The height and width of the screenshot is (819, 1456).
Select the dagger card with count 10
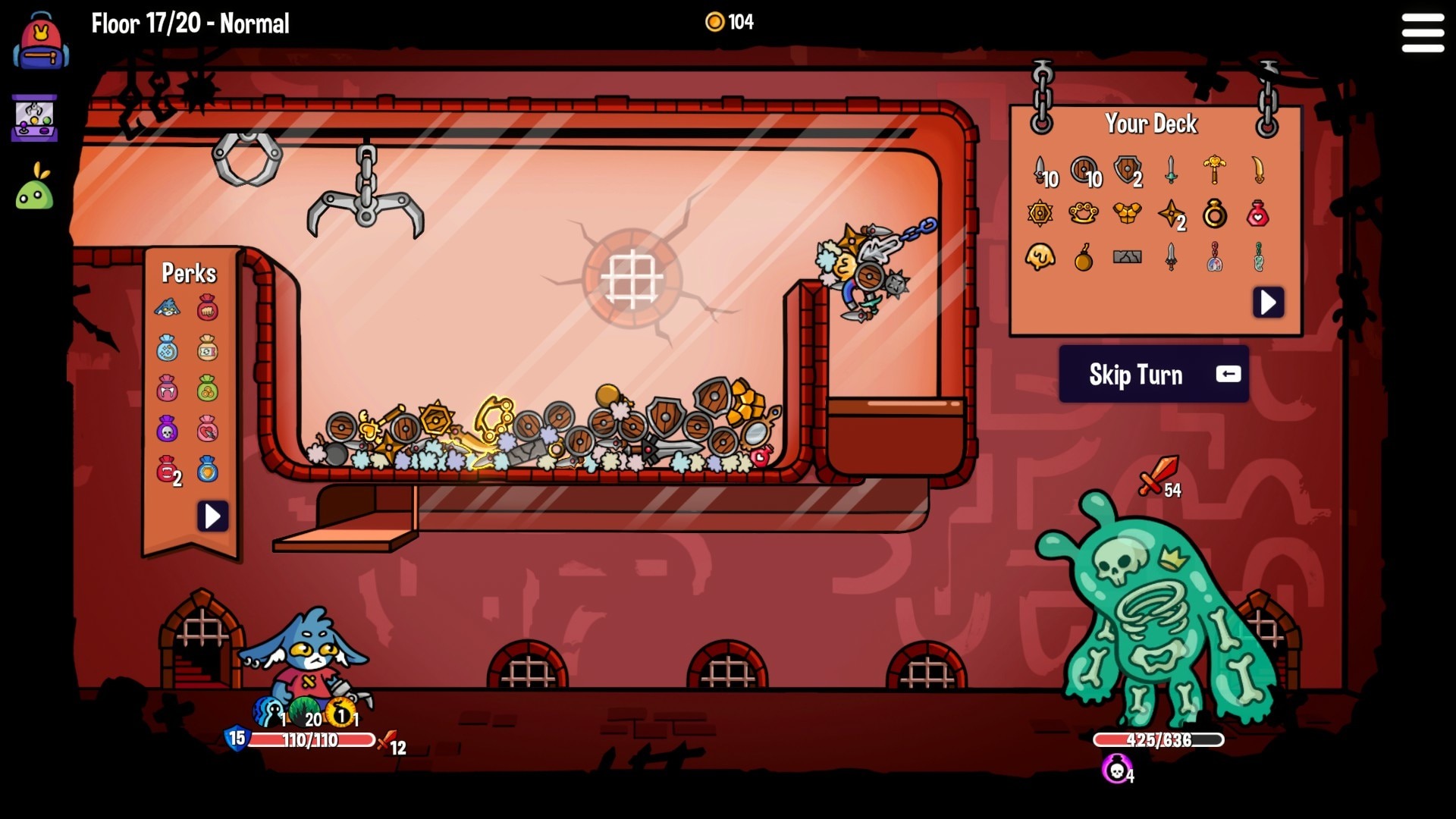pos(1040,171)
